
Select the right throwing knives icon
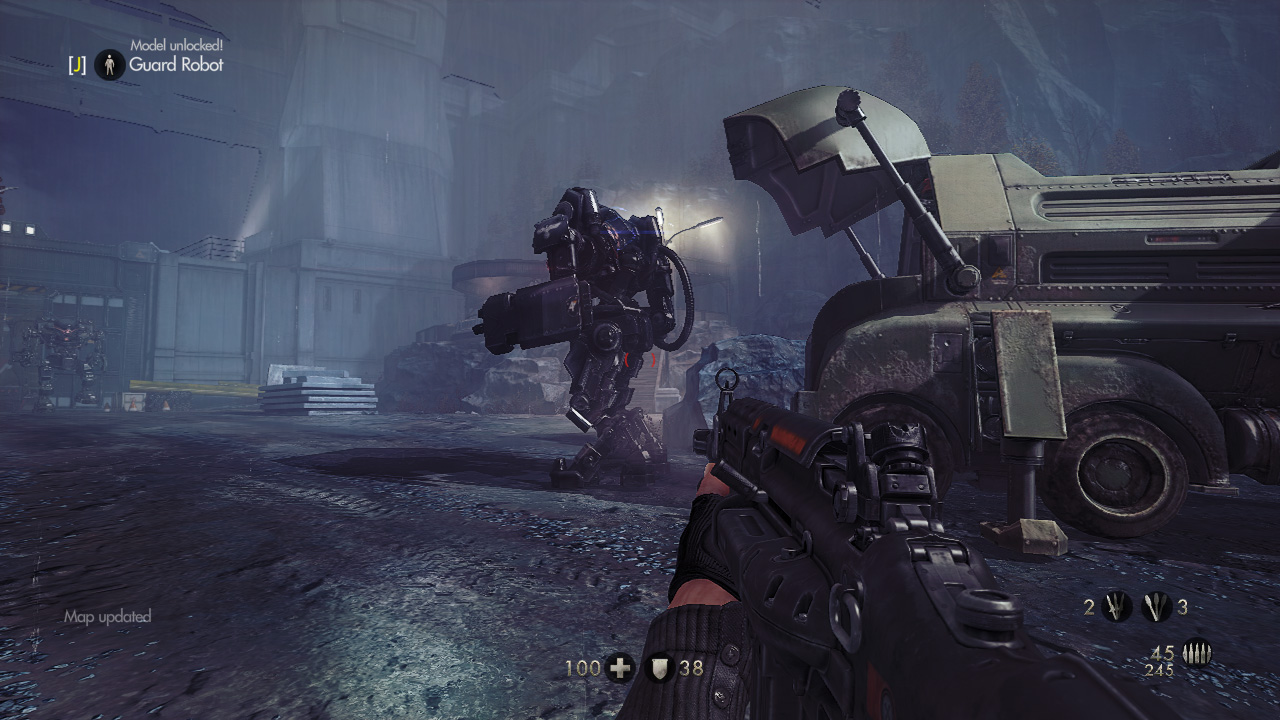(x=1155, y=607)
